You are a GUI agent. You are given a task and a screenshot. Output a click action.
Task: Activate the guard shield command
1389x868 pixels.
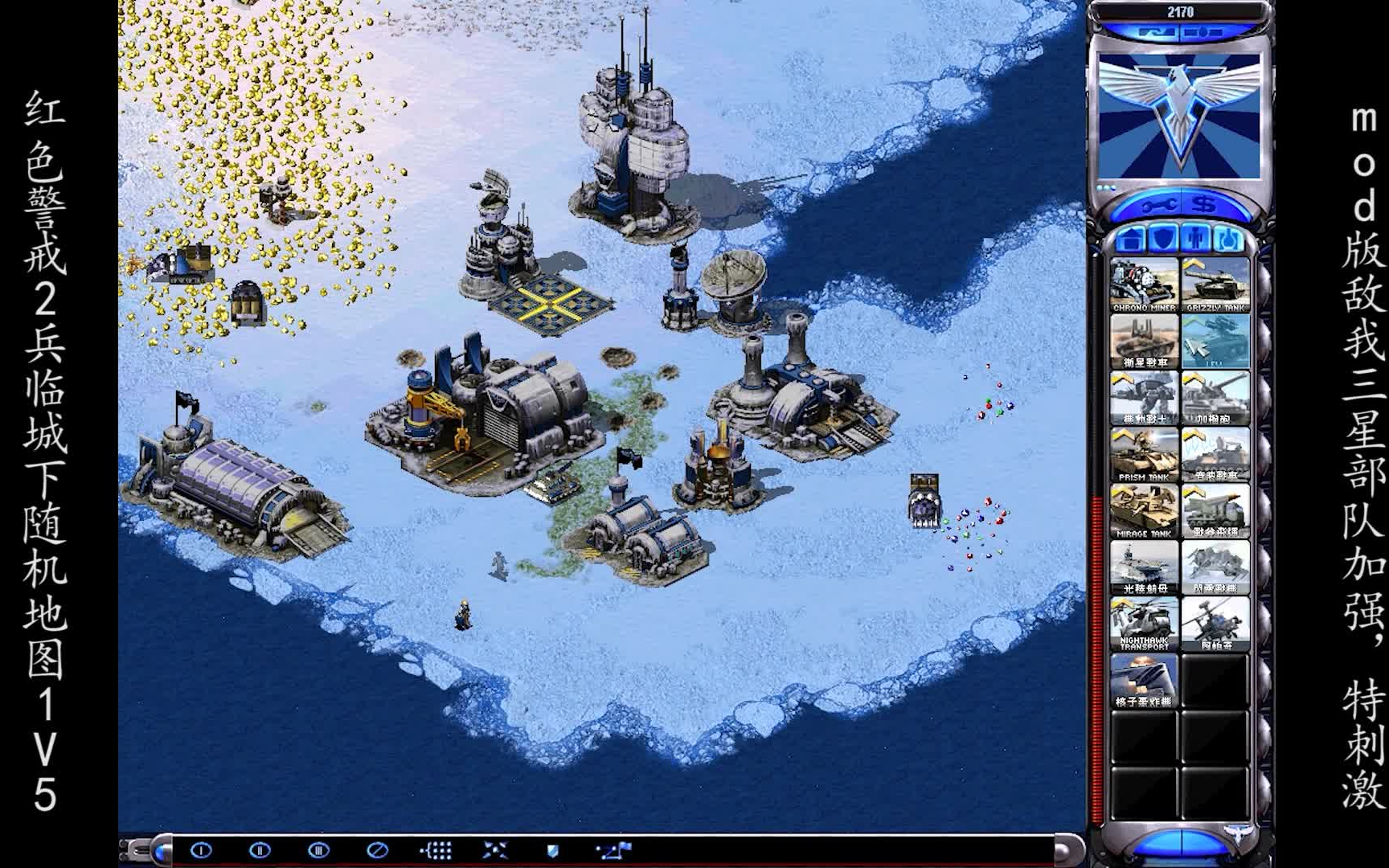[x=552, y=850]
